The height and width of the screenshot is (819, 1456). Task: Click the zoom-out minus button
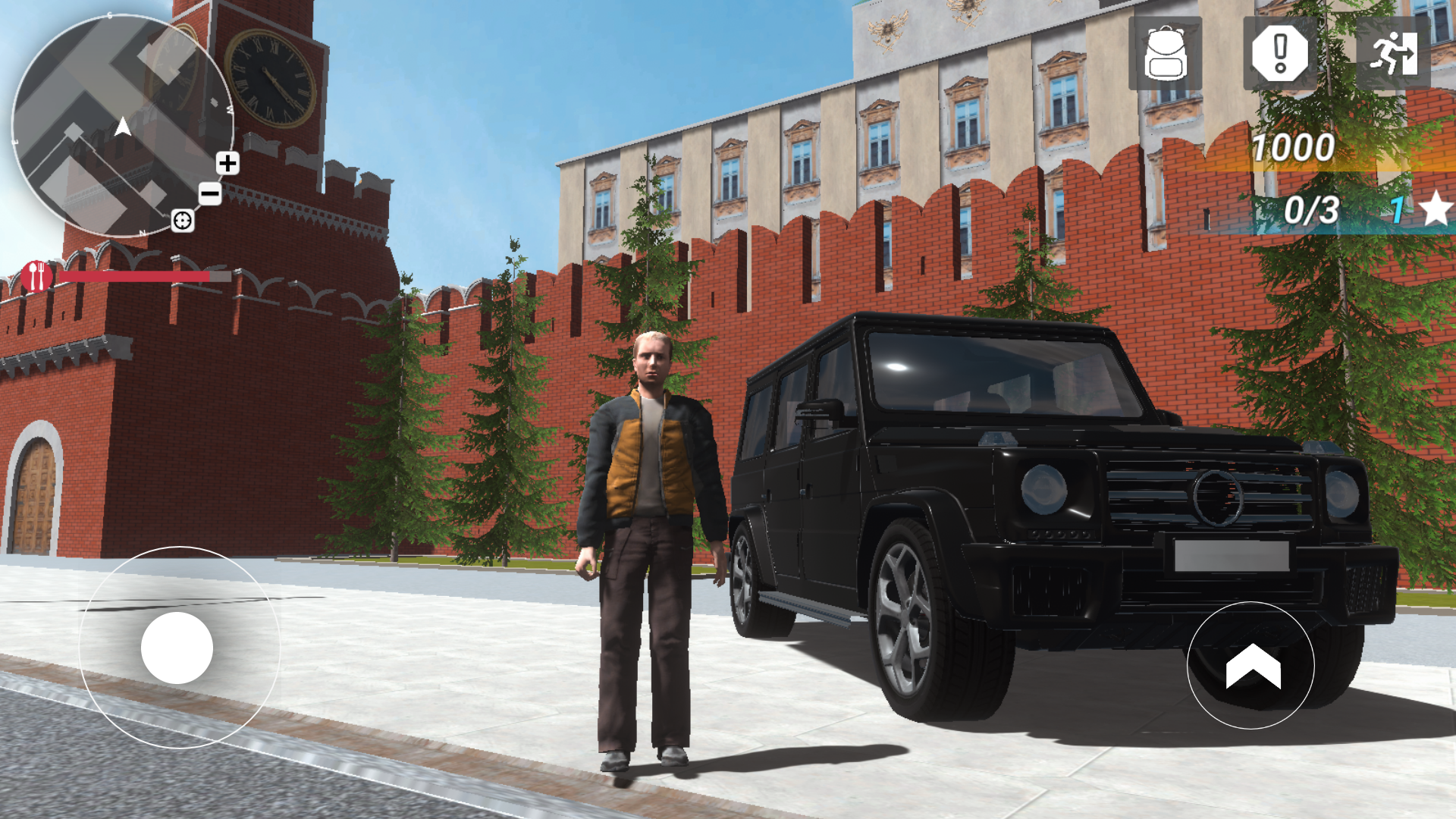click(209, 193)
